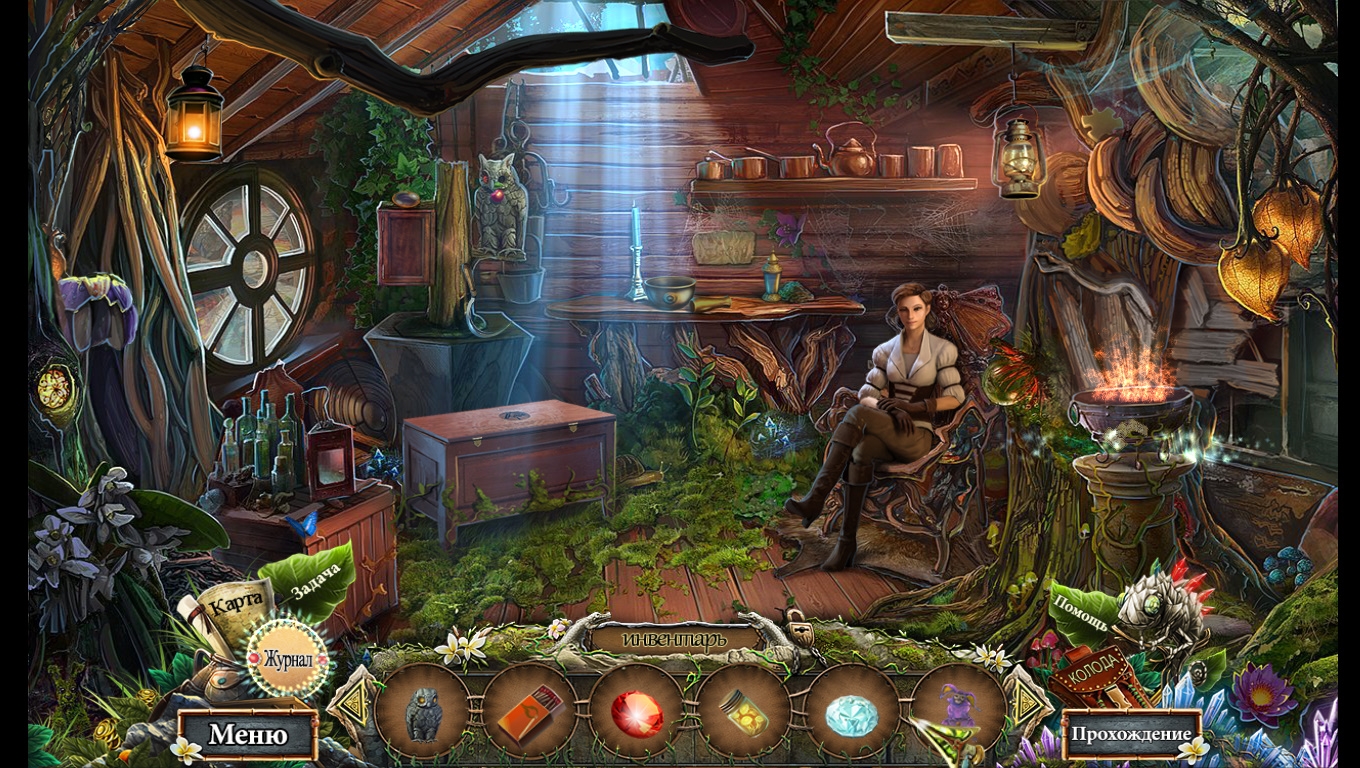Pick the orange matchbox from inventory

[x=530, y=713]
